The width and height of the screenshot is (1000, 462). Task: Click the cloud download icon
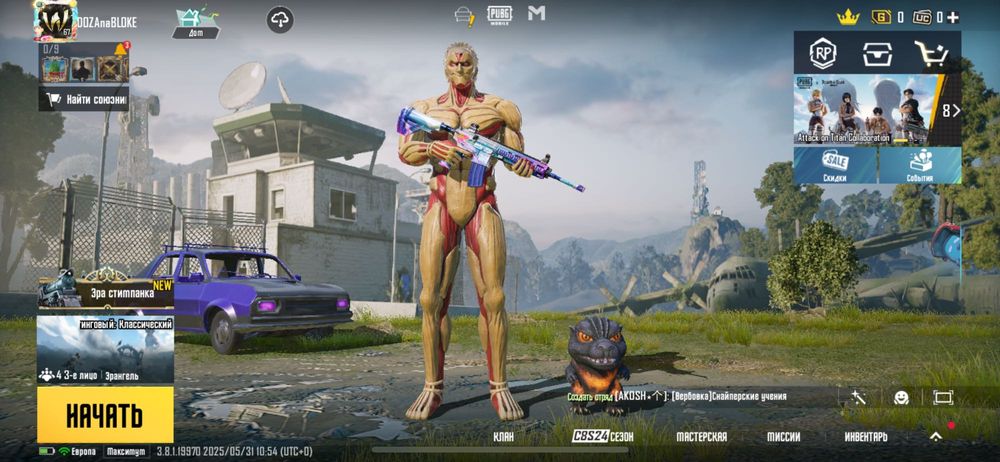[x=281, y=19]
